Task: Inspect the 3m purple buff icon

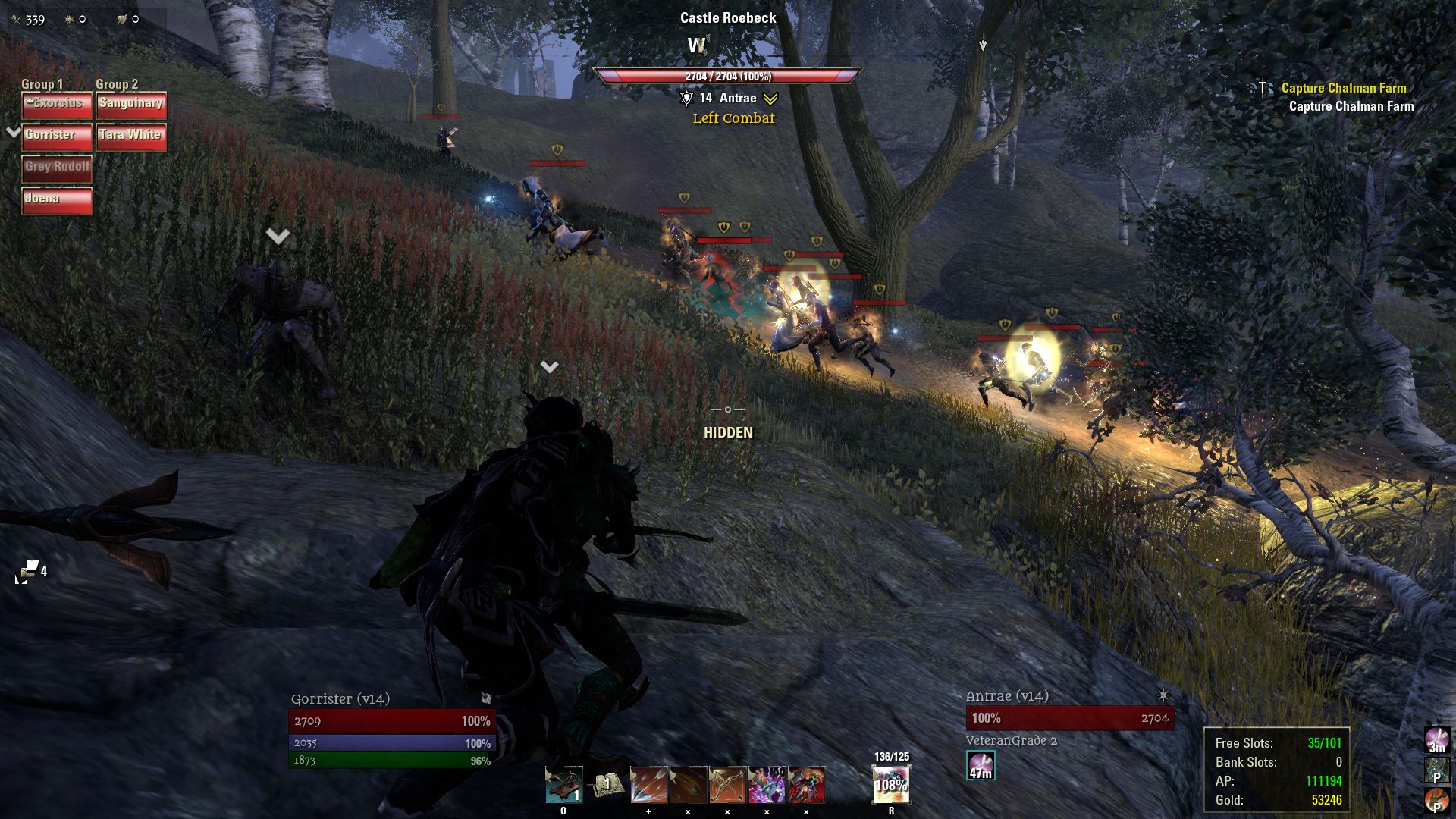Action: [1436, 739]
